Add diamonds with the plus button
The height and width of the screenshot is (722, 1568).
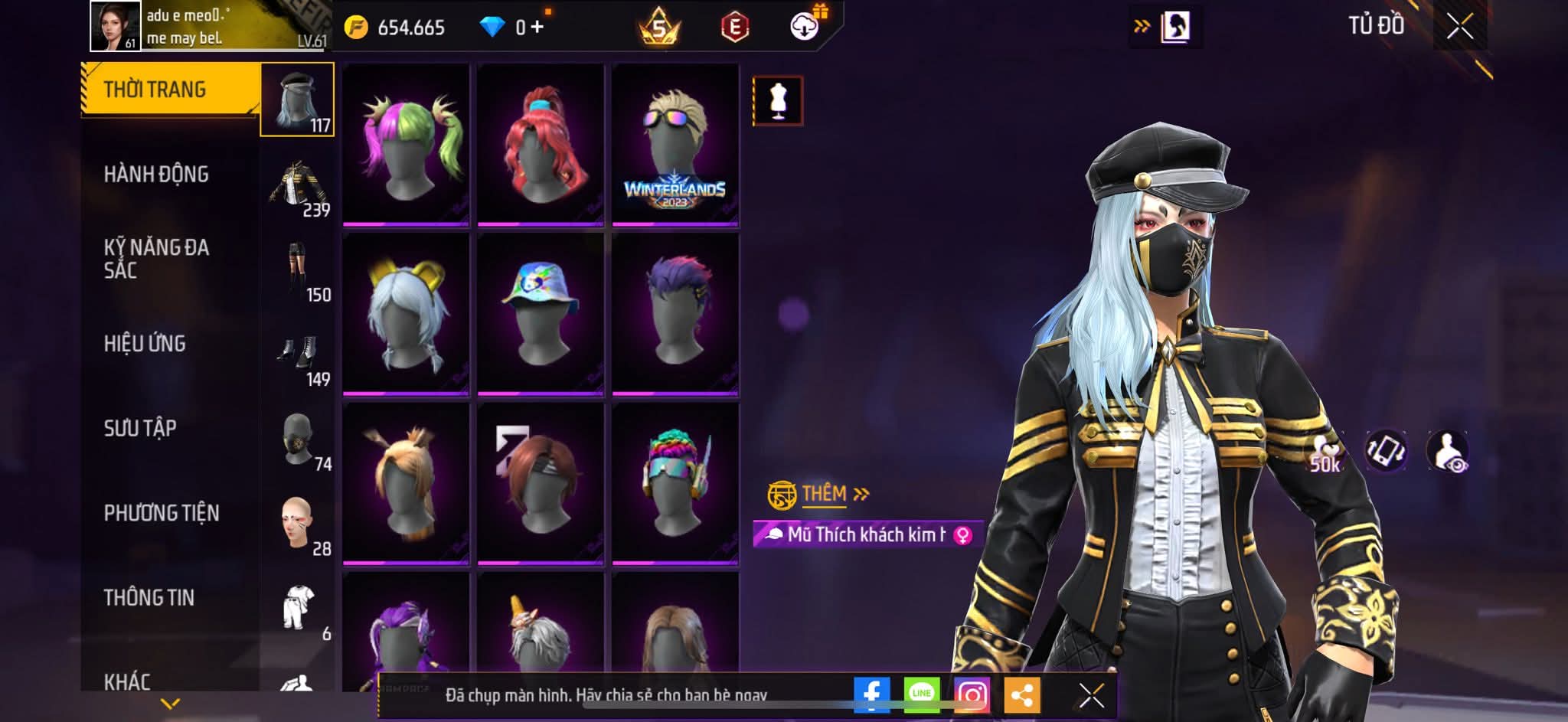[537, 28]
